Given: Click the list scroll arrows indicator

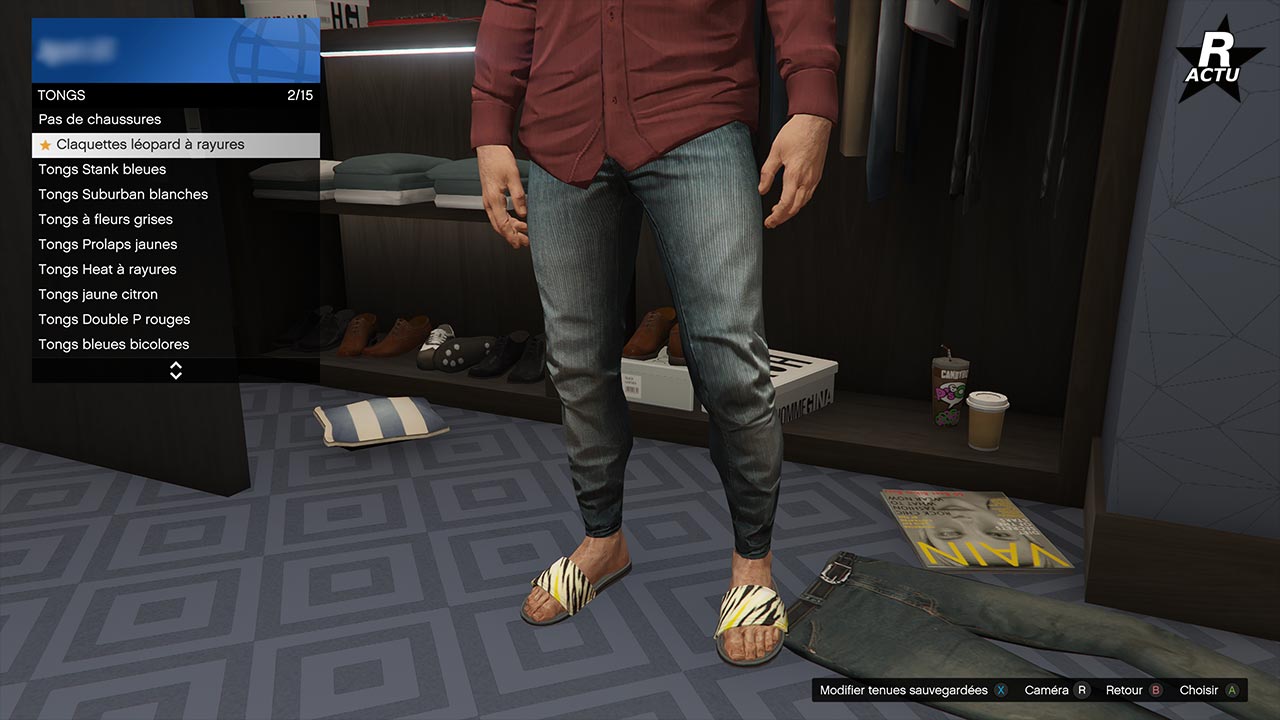Looking at the screenshot, I should point(176,371).
